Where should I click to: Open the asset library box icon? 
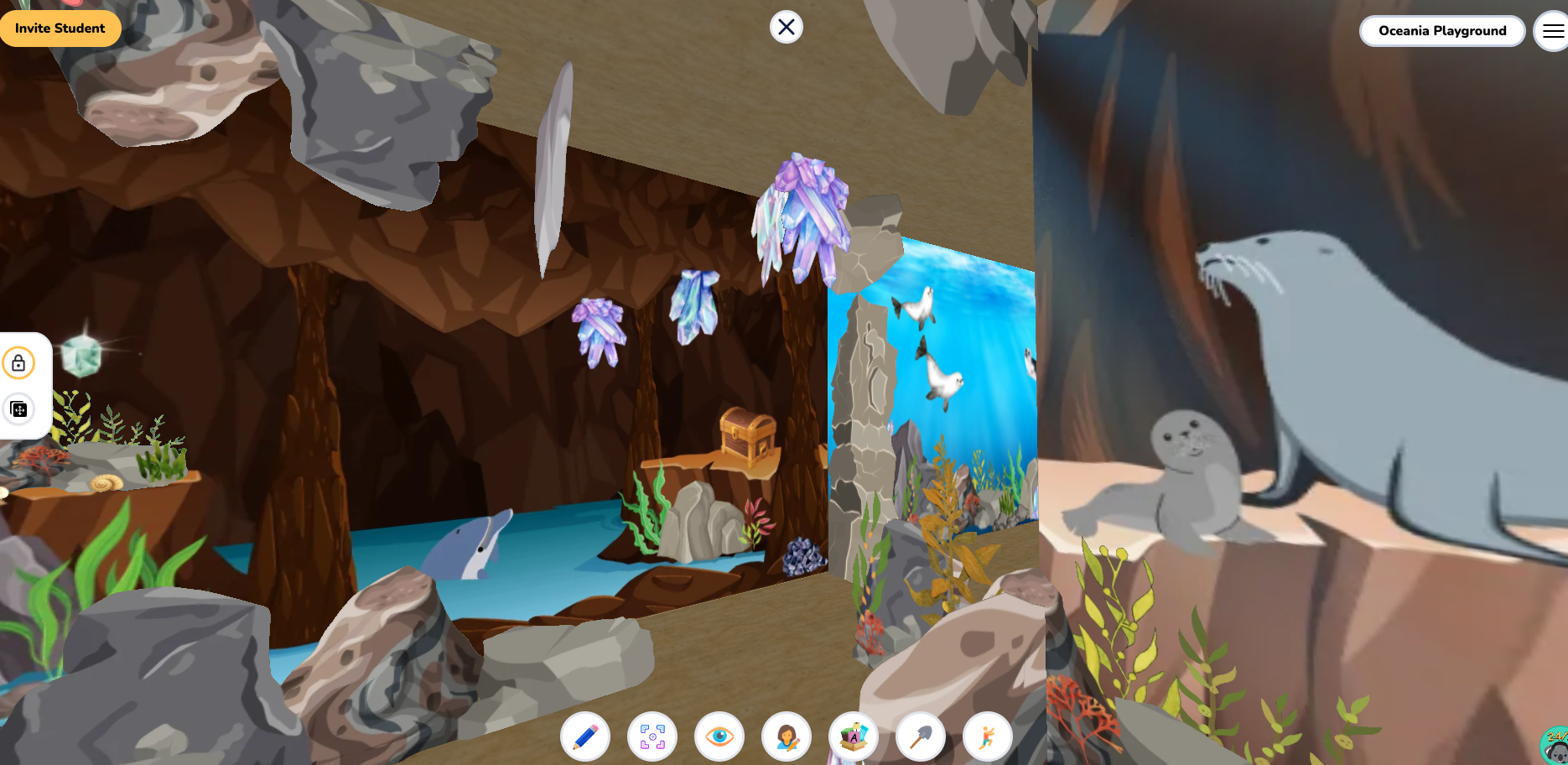point(853,736)
